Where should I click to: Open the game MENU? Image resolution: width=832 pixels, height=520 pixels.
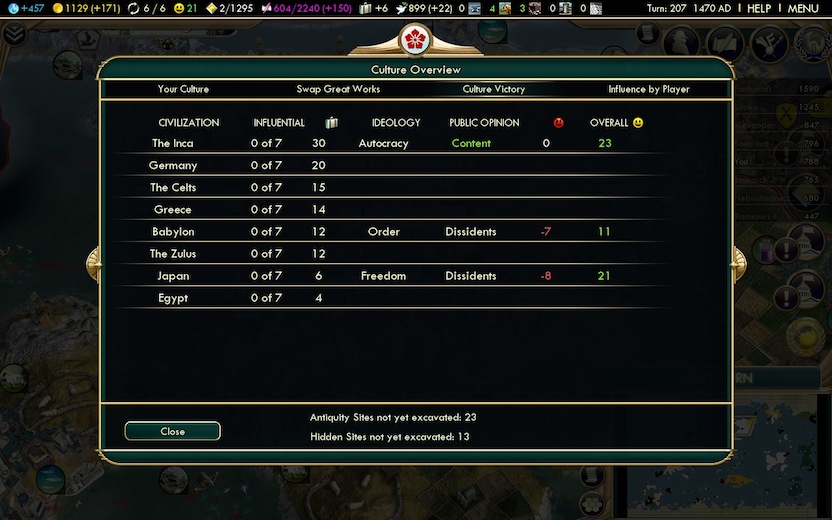(x=803, y=9)
